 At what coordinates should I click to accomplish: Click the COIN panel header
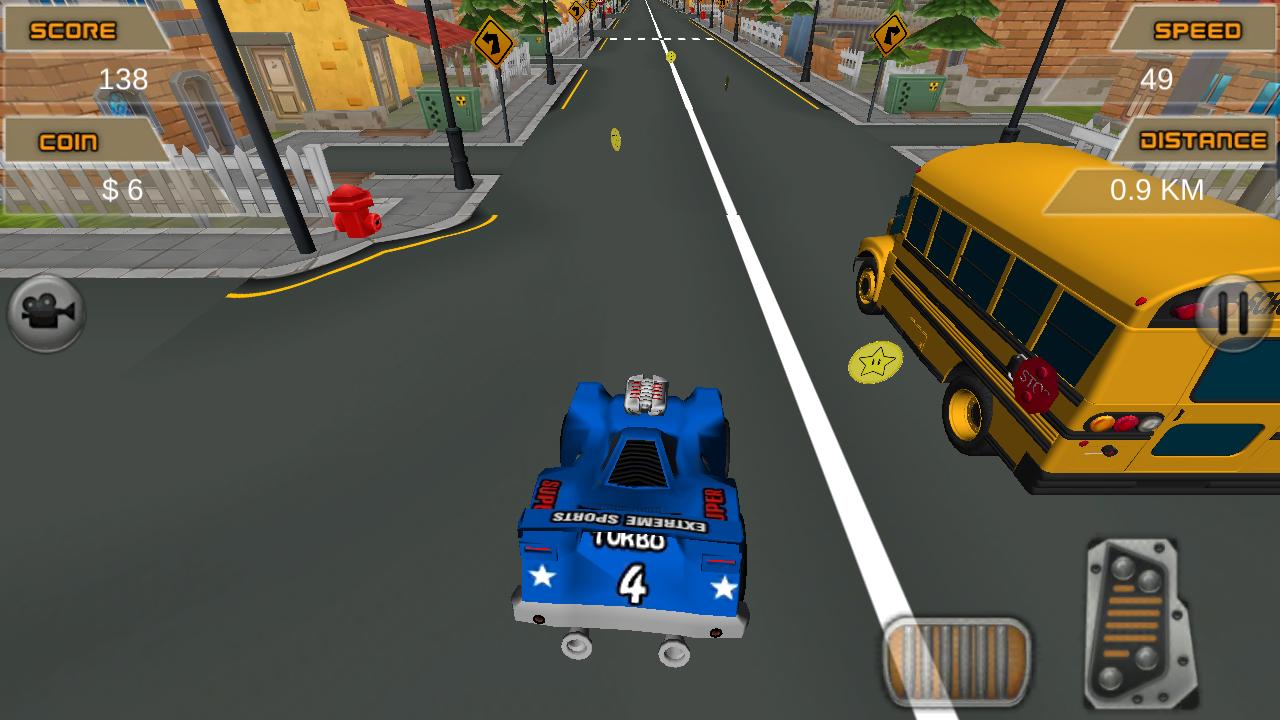[x=70, y=140]
